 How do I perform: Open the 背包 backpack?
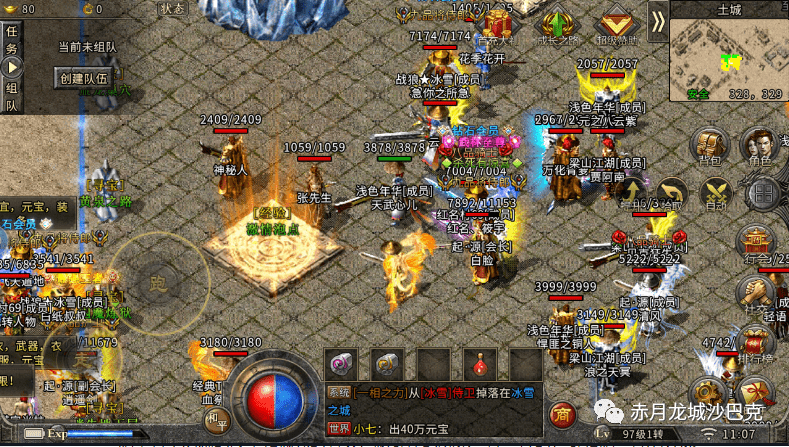coord(711,147)
